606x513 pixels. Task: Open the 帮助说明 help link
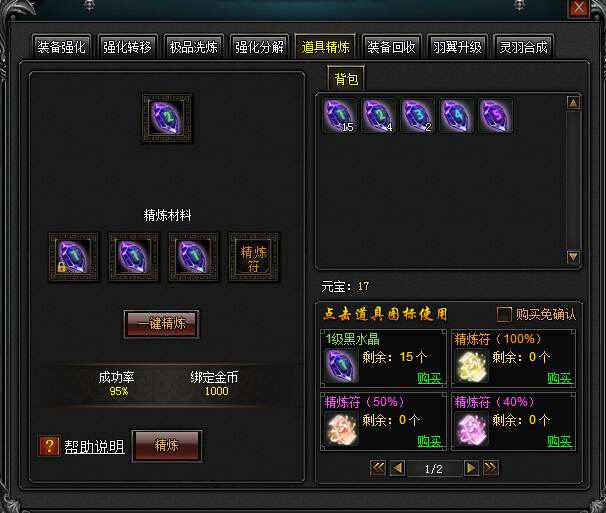click(x=94, y=447)
